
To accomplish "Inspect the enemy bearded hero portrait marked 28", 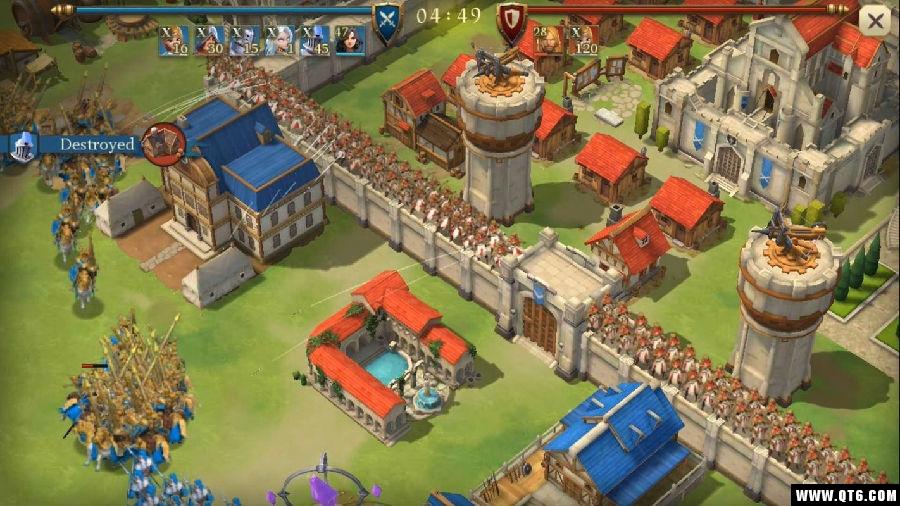I will [547, 40].
